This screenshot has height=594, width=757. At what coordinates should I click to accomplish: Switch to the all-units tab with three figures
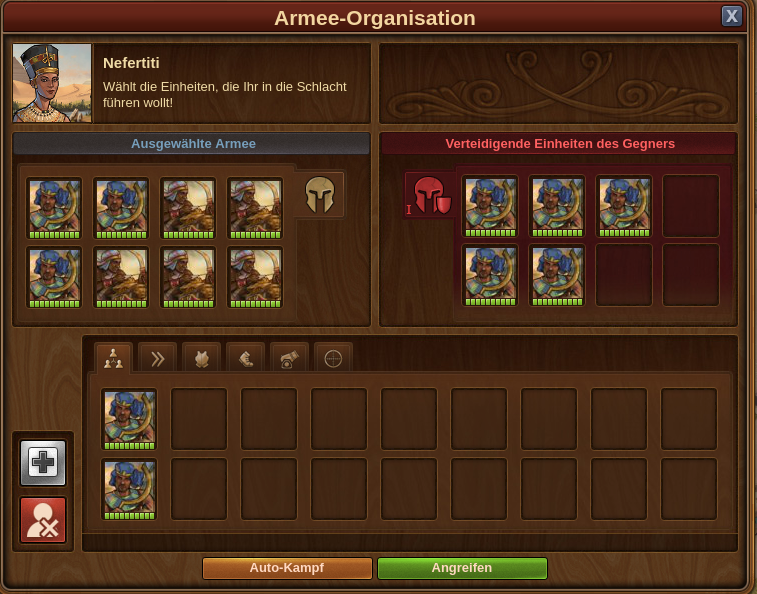click(113, 358)
